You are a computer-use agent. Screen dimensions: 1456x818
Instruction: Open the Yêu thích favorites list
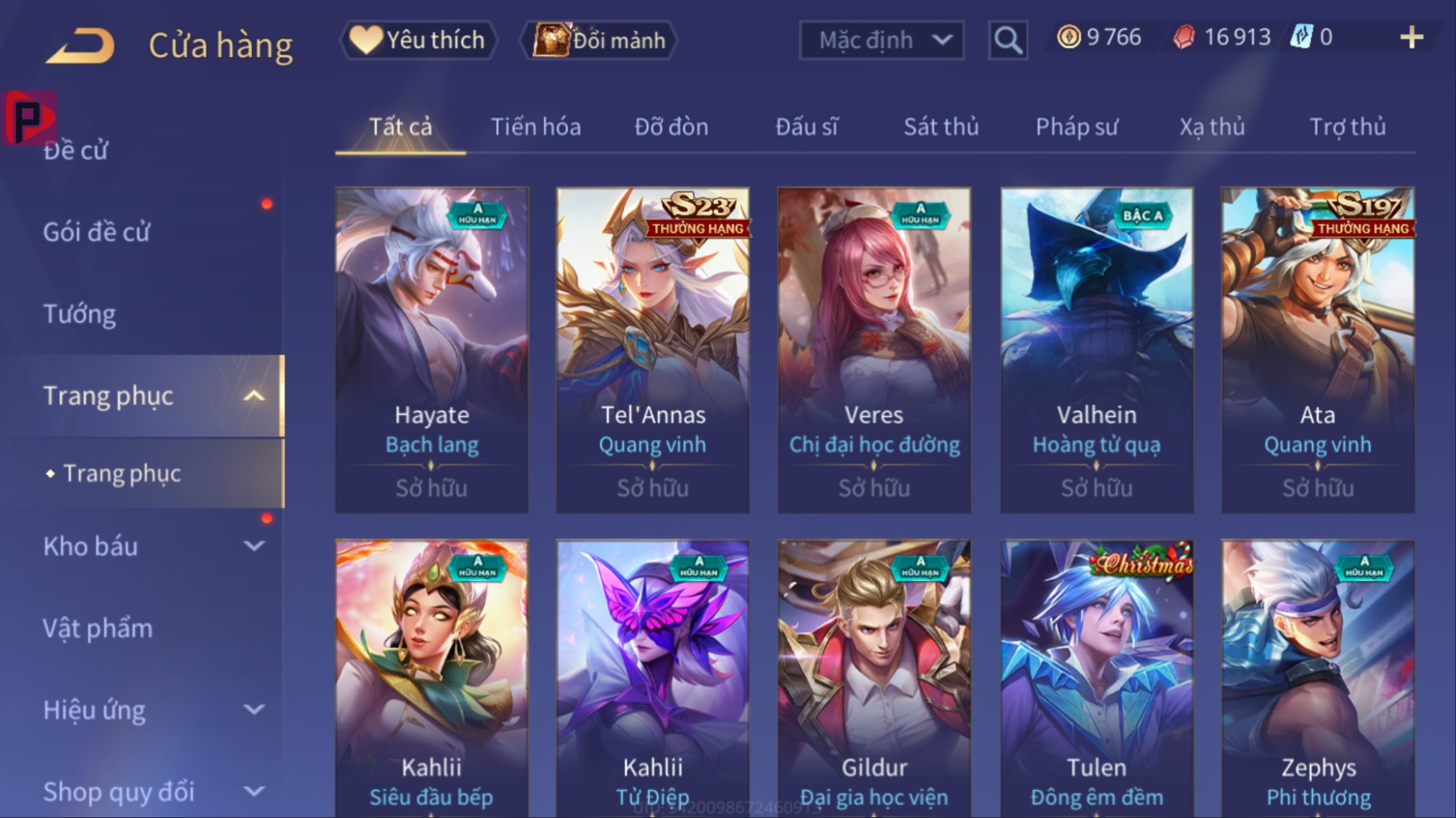(x=419, y=40)
